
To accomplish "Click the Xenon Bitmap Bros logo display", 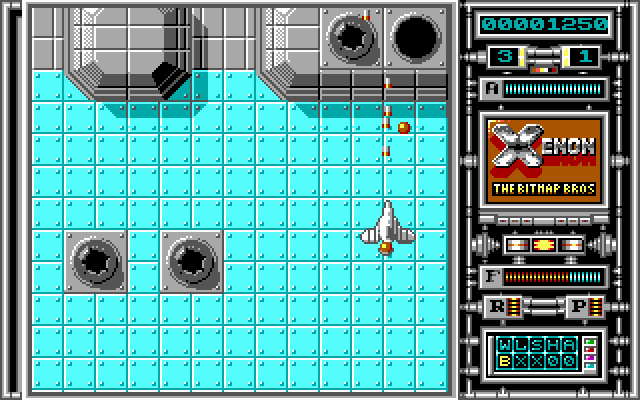I will 543,163.
